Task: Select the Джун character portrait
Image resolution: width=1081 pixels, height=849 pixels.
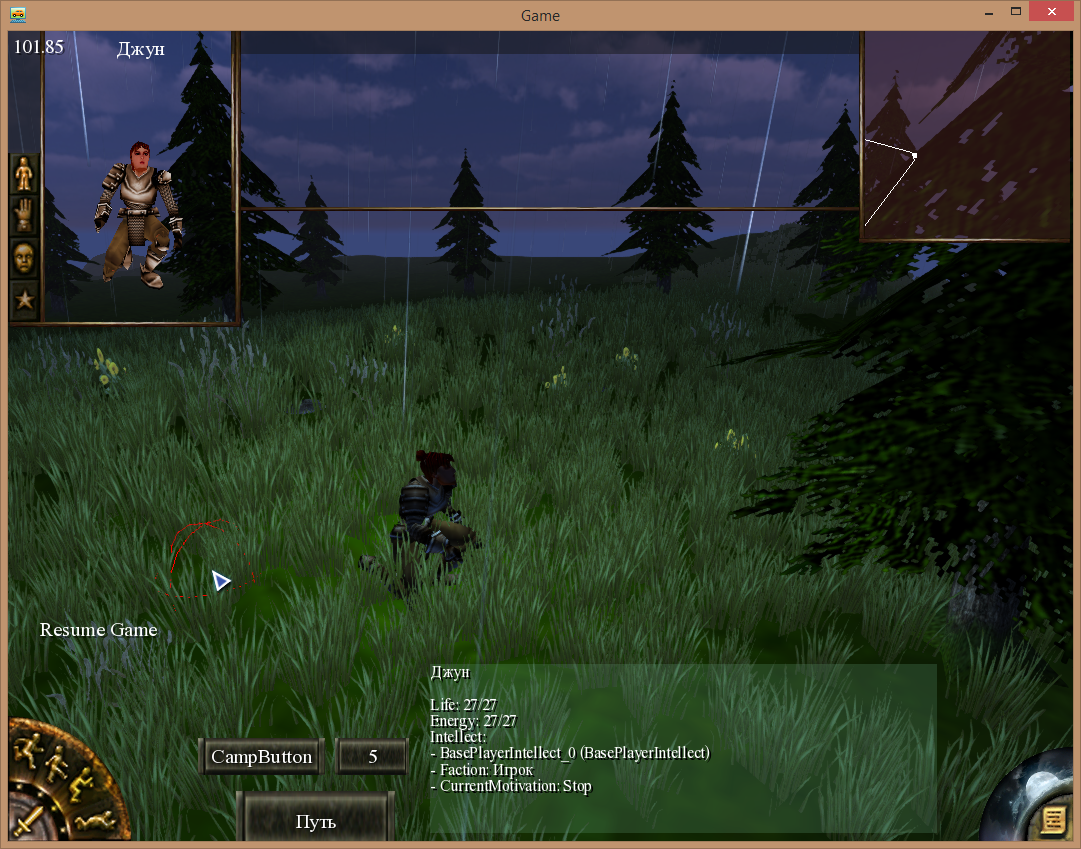Action: pyautogui.click(x=138, y=210)
